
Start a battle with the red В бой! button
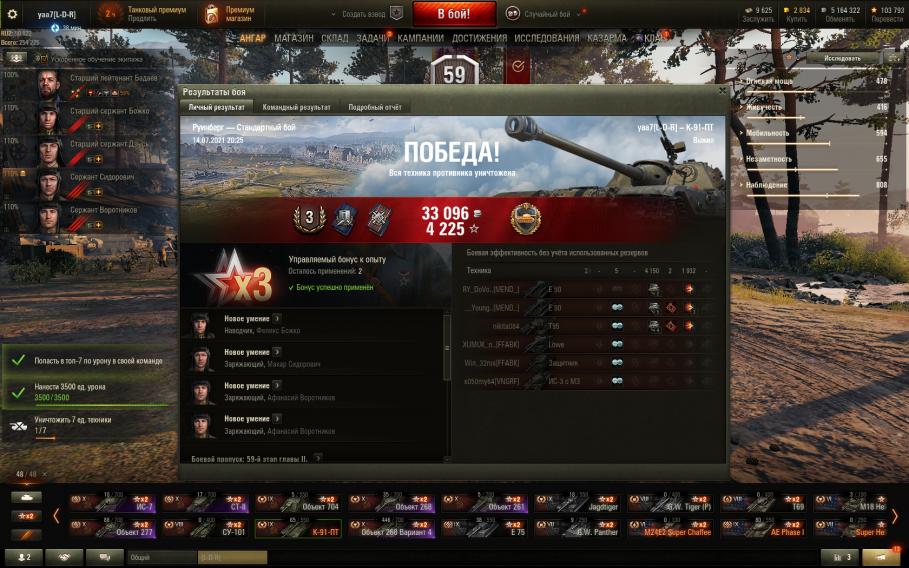439,14
